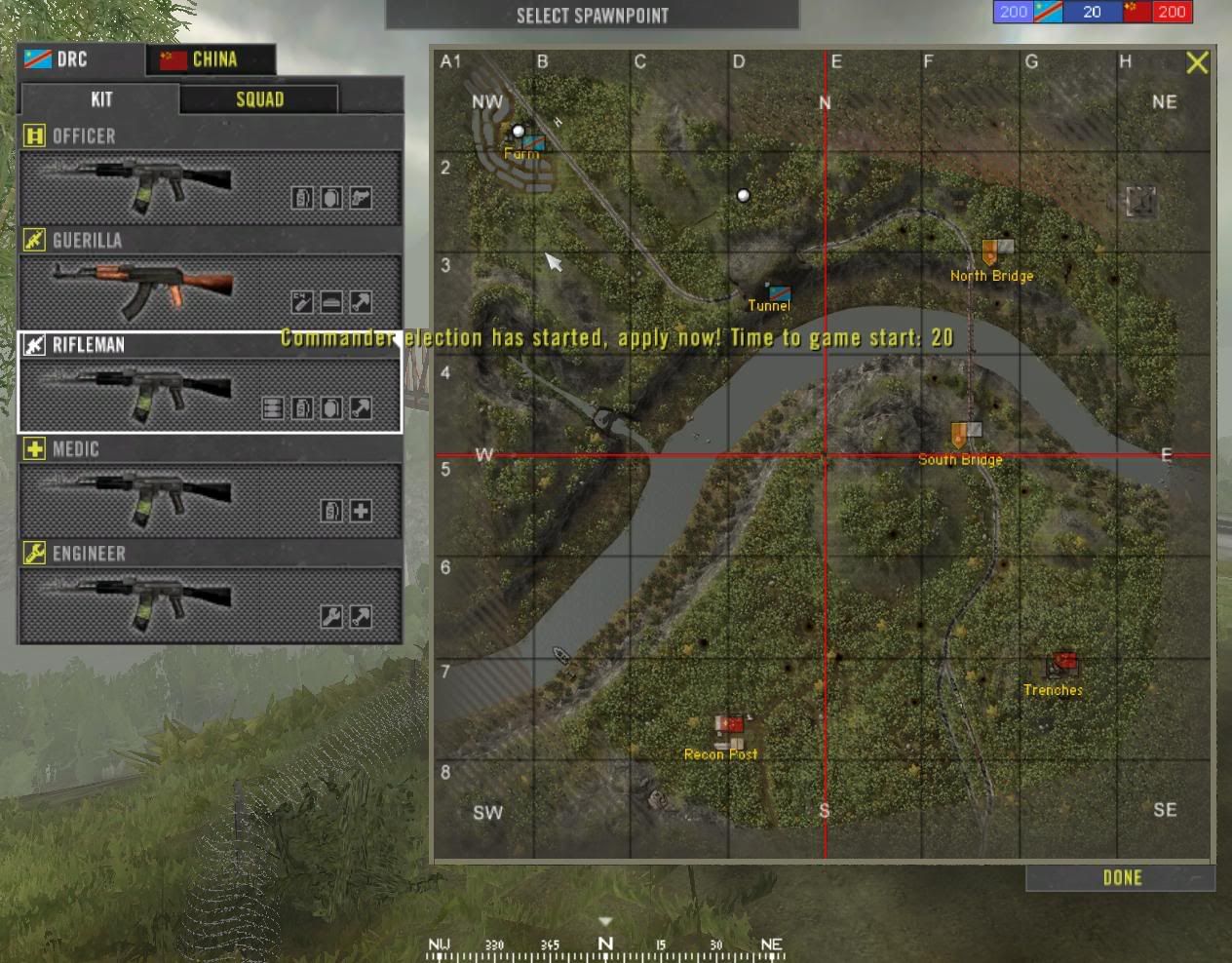Click the Trenches flag on the map
This screenshot has width=1232, height=963.
1063,664
